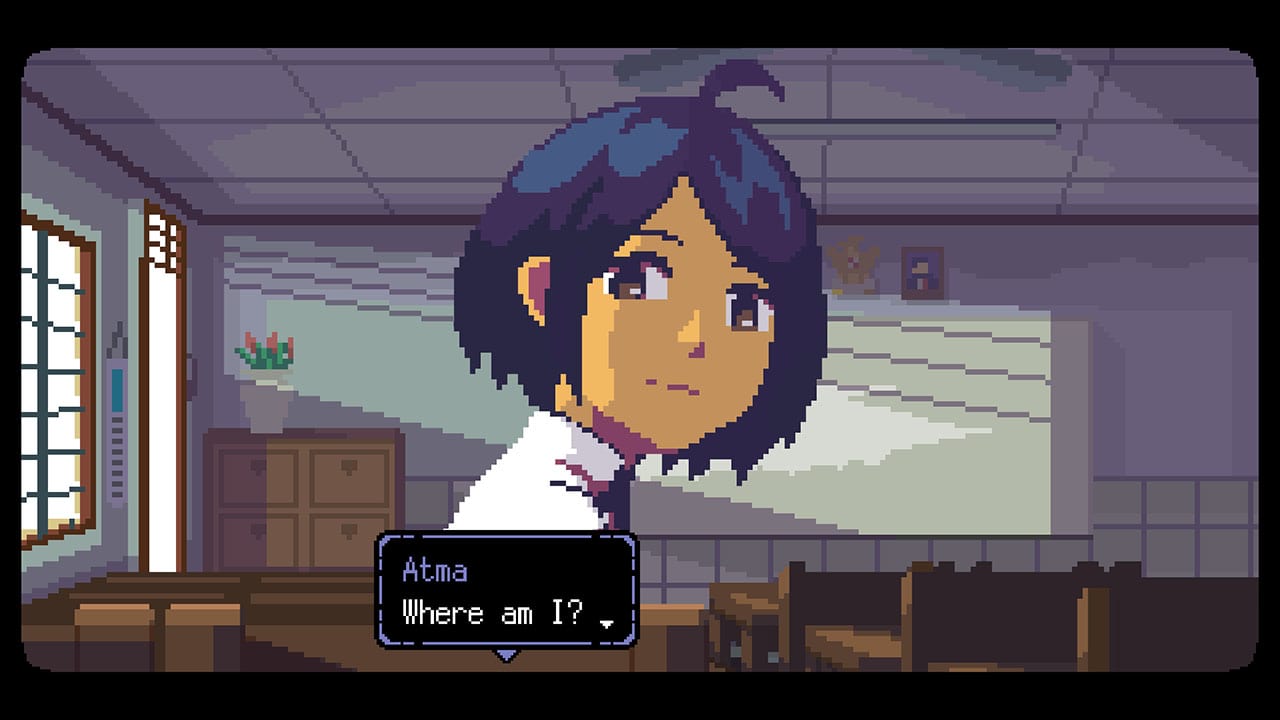The image size is (1280, 720).
Task: Click the continue arrow in the dialogue box
Action: (608, 622)
